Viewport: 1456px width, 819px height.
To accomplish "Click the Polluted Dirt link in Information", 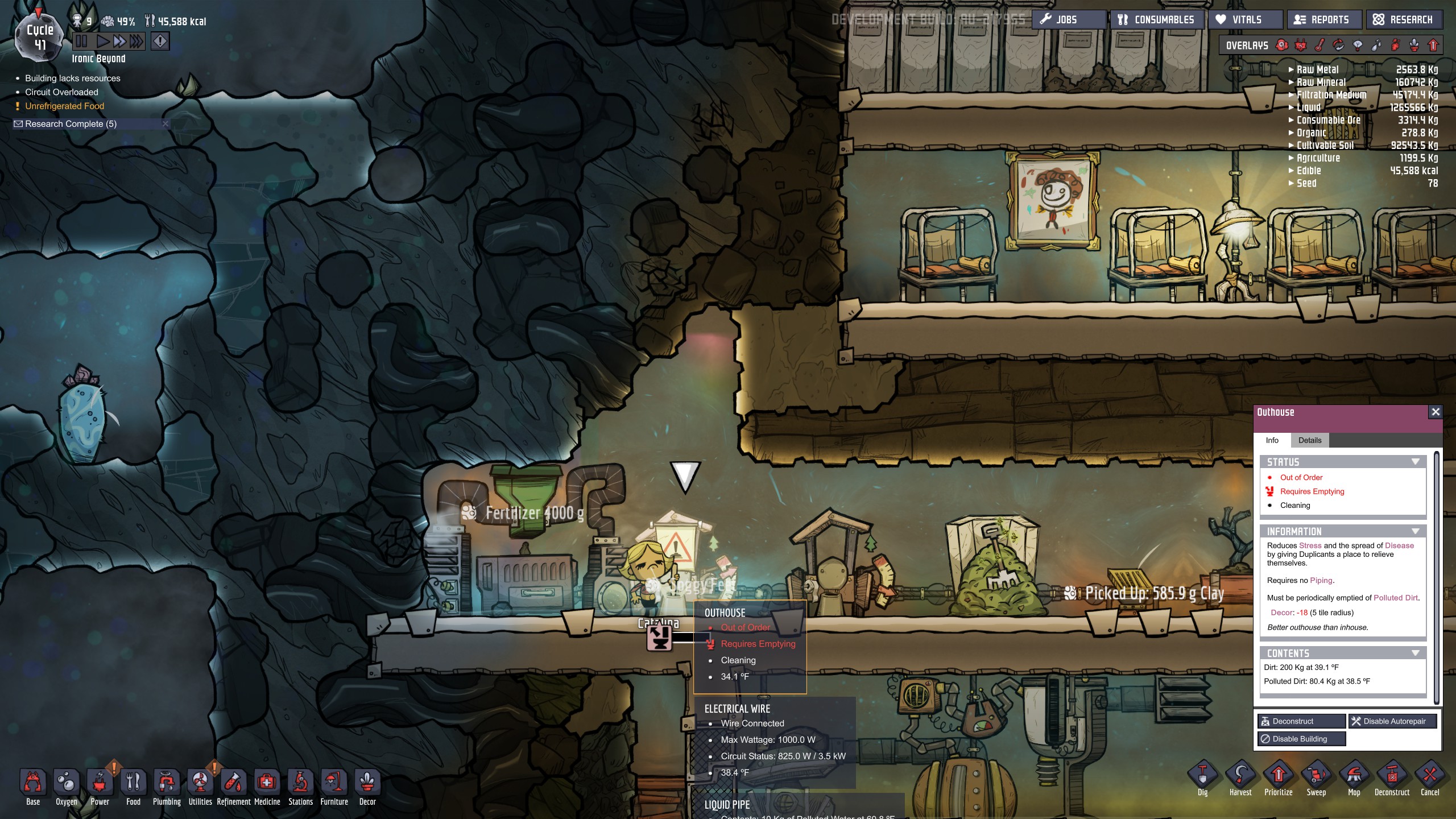I will [1396, 598].
